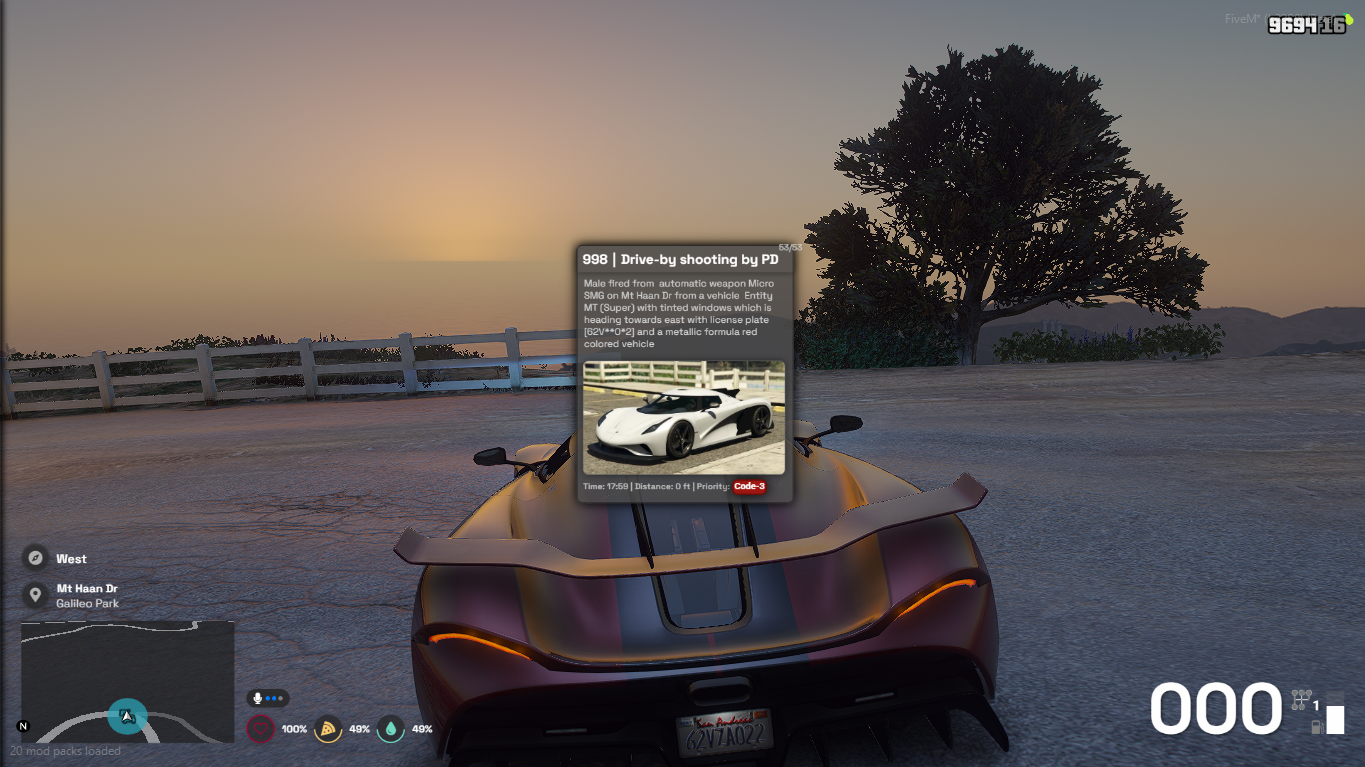Image resolution: width=1365 pixels, height=767 pixels.
Task: Click the gear shifter icon by speedometer
Action: pyautogui.click(x=1300, y=699)
